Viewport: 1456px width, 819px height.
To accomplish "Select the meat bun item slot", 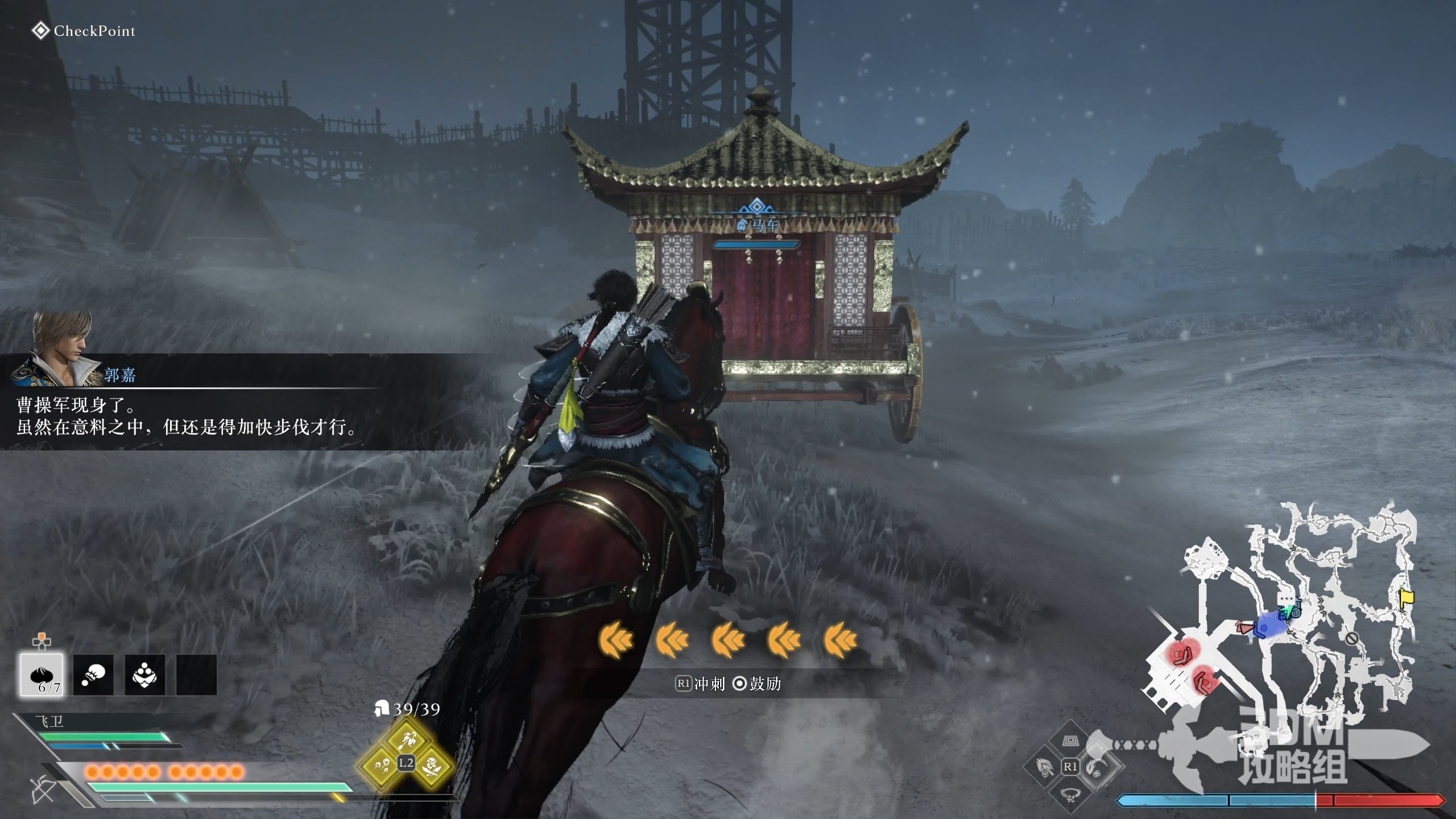I will (42, 675).
